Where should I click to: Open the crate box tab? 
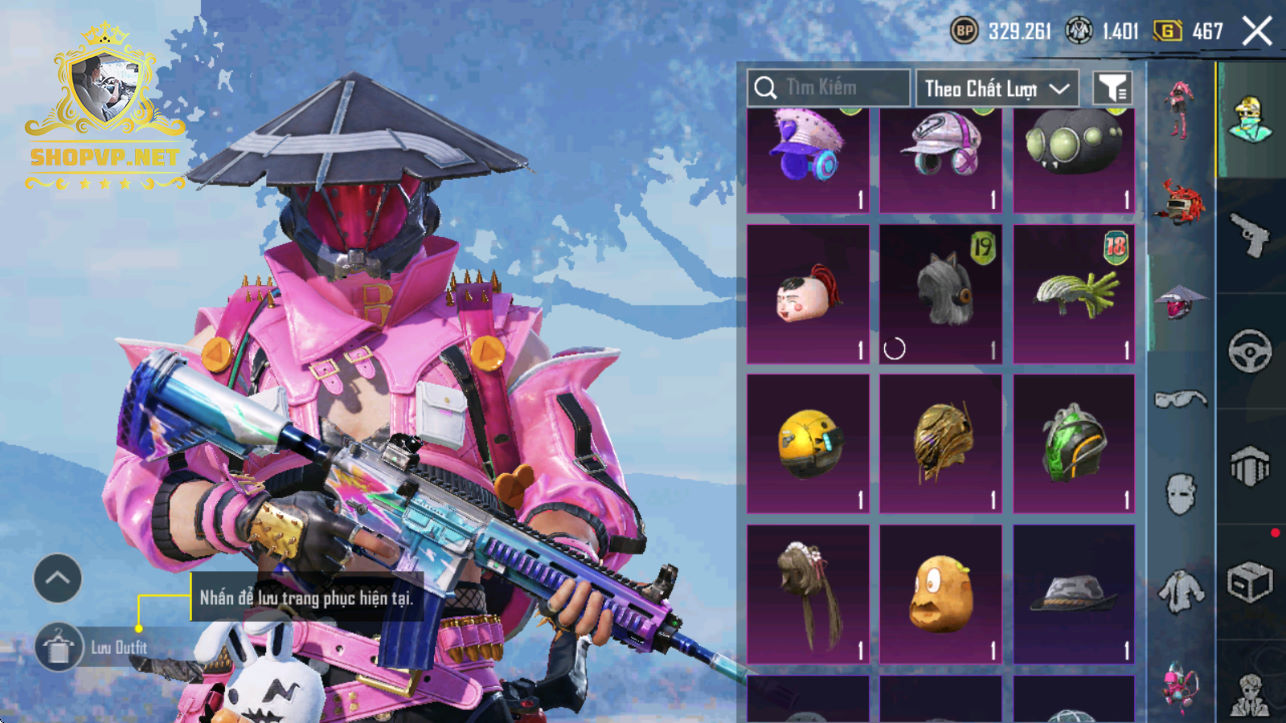(x=1250, y=582)
